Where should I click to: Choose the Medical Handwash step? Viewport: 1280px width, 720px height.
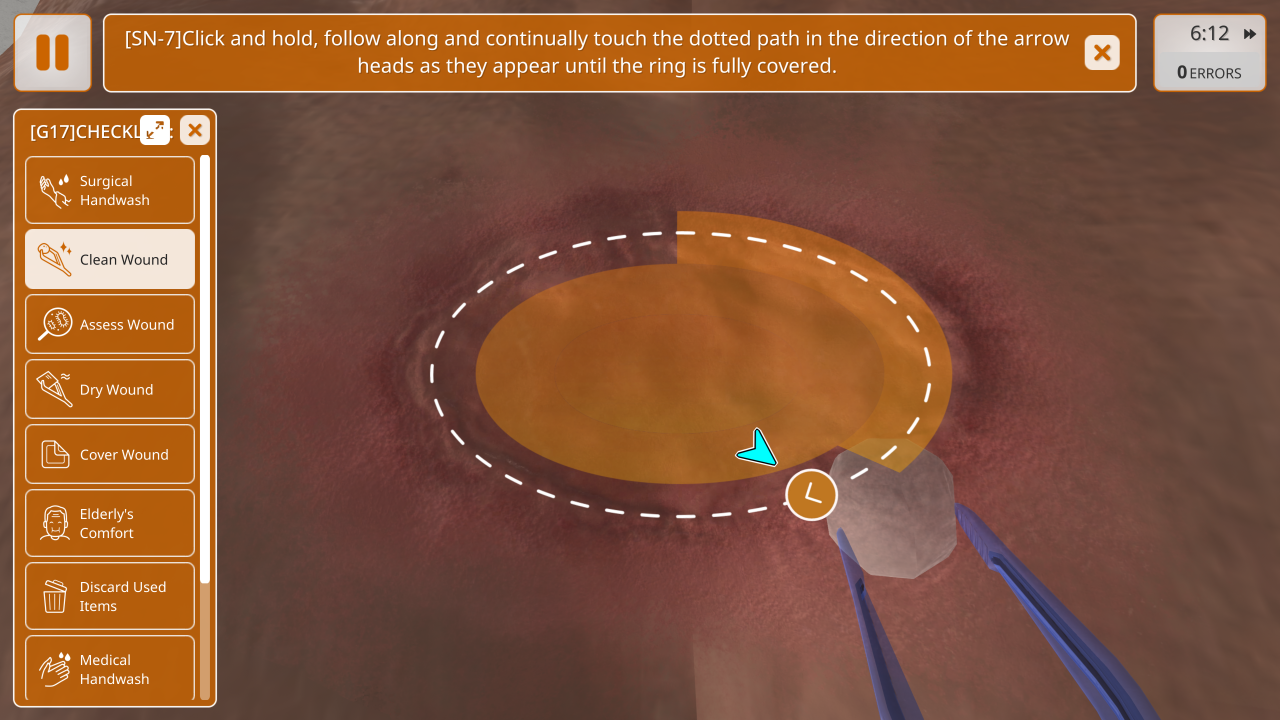pyautogui.click(x=110, y=668)
